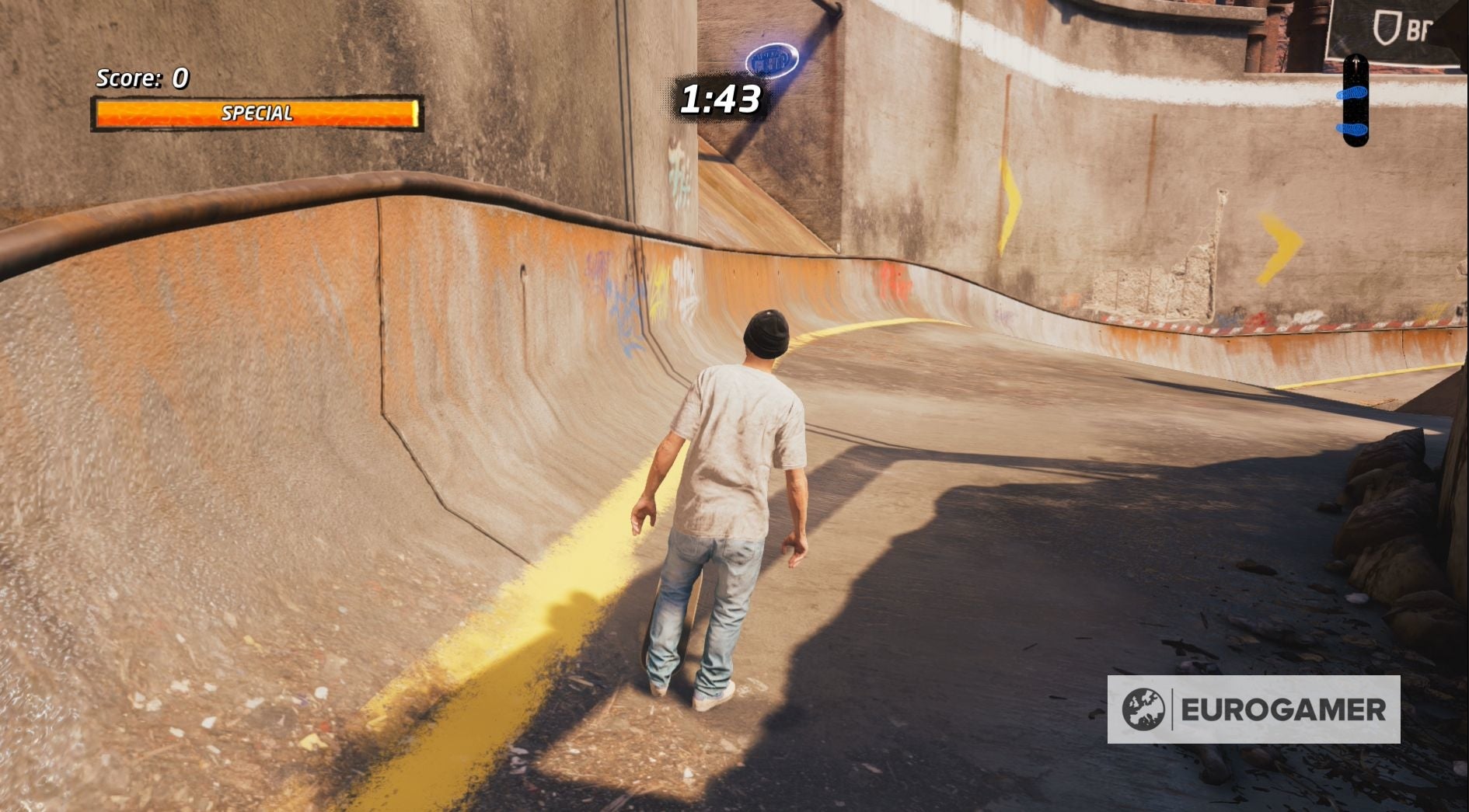Click the yellow arrow decal on the far wall
1469x812 pixels.
pyautogui.click(x=1009, y=204)
